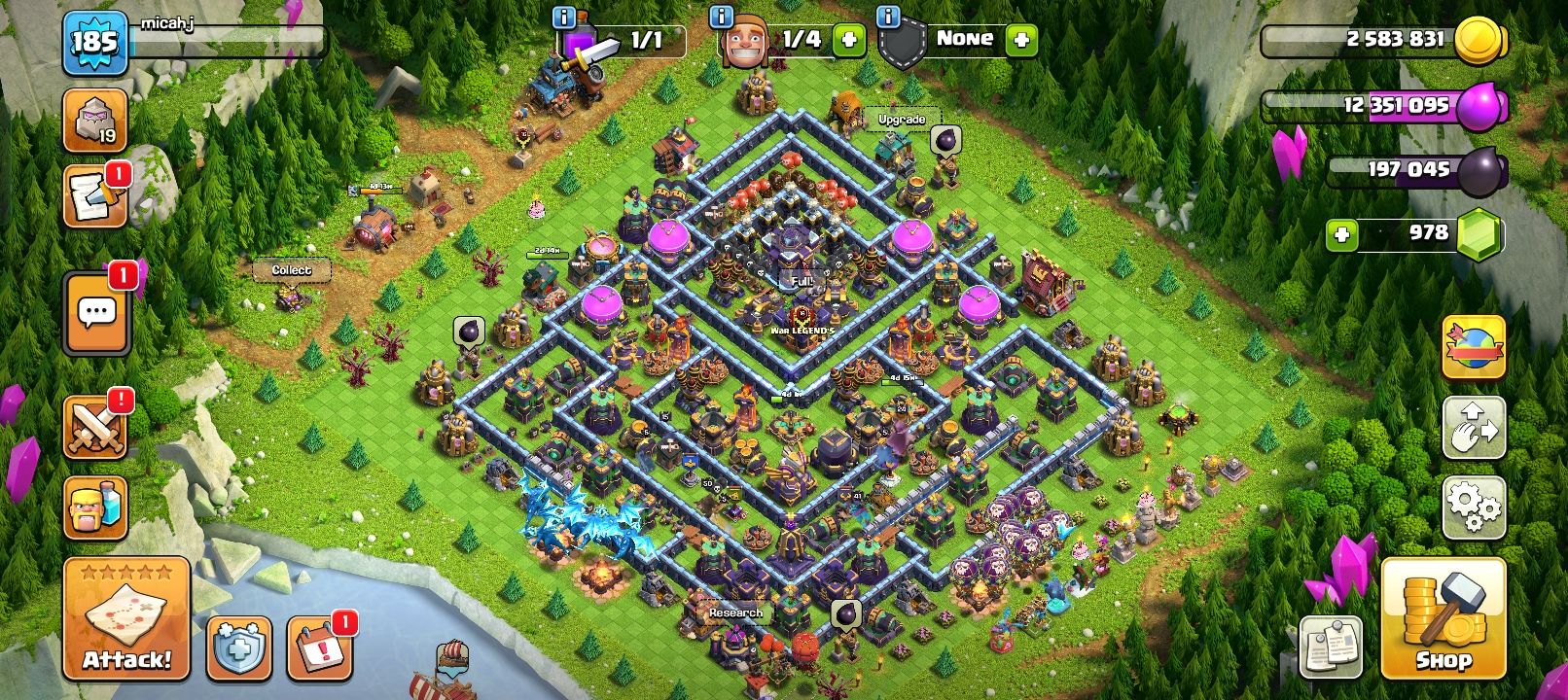Open the chat speech bubble panel
Screen dimensions: 1568x700
pos(96,313)
